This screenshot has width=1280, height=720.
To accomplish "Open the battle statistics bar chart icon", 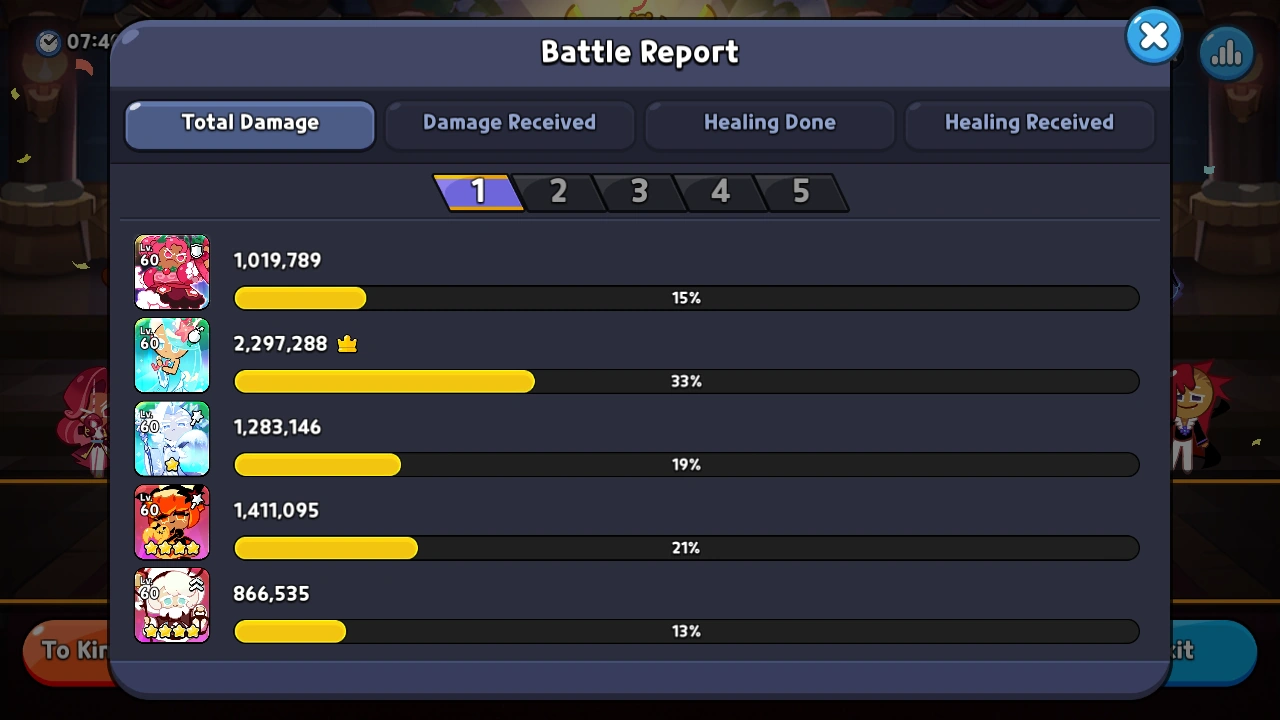I will [x=1226, y=52].
